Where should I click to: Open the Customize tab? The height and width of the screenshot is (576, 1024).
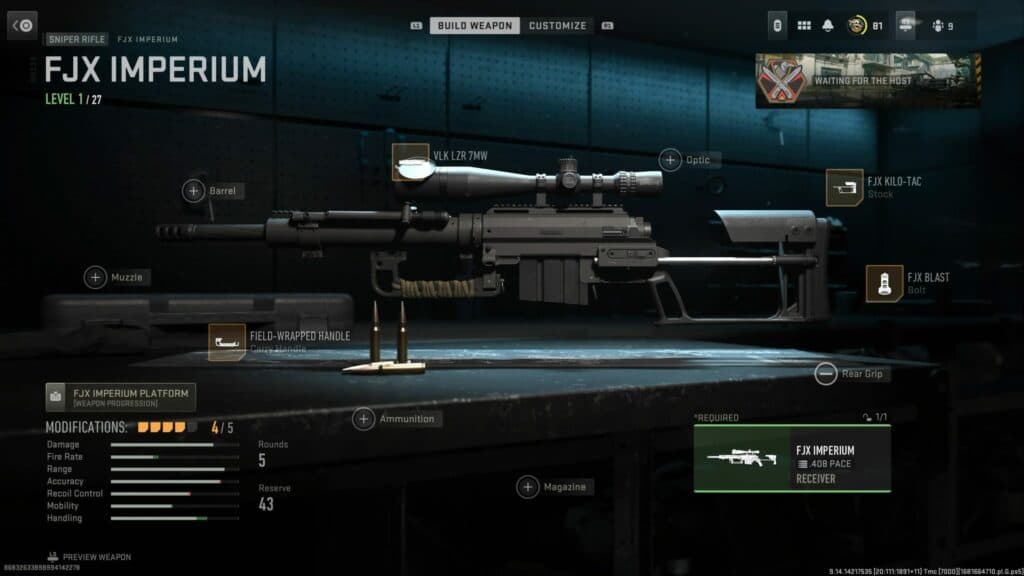tap(560, 25)
